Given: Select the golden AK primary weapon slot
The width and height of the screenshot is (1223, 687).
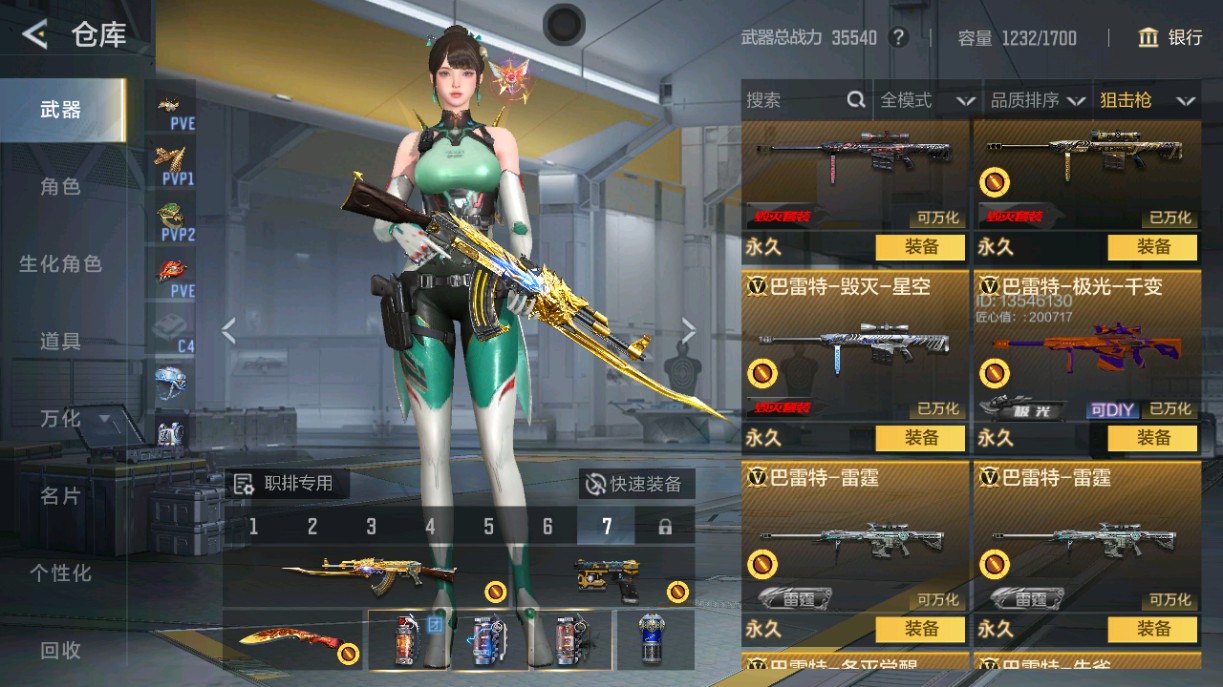Looking at the screenshot, I should [x=370, y=575].
